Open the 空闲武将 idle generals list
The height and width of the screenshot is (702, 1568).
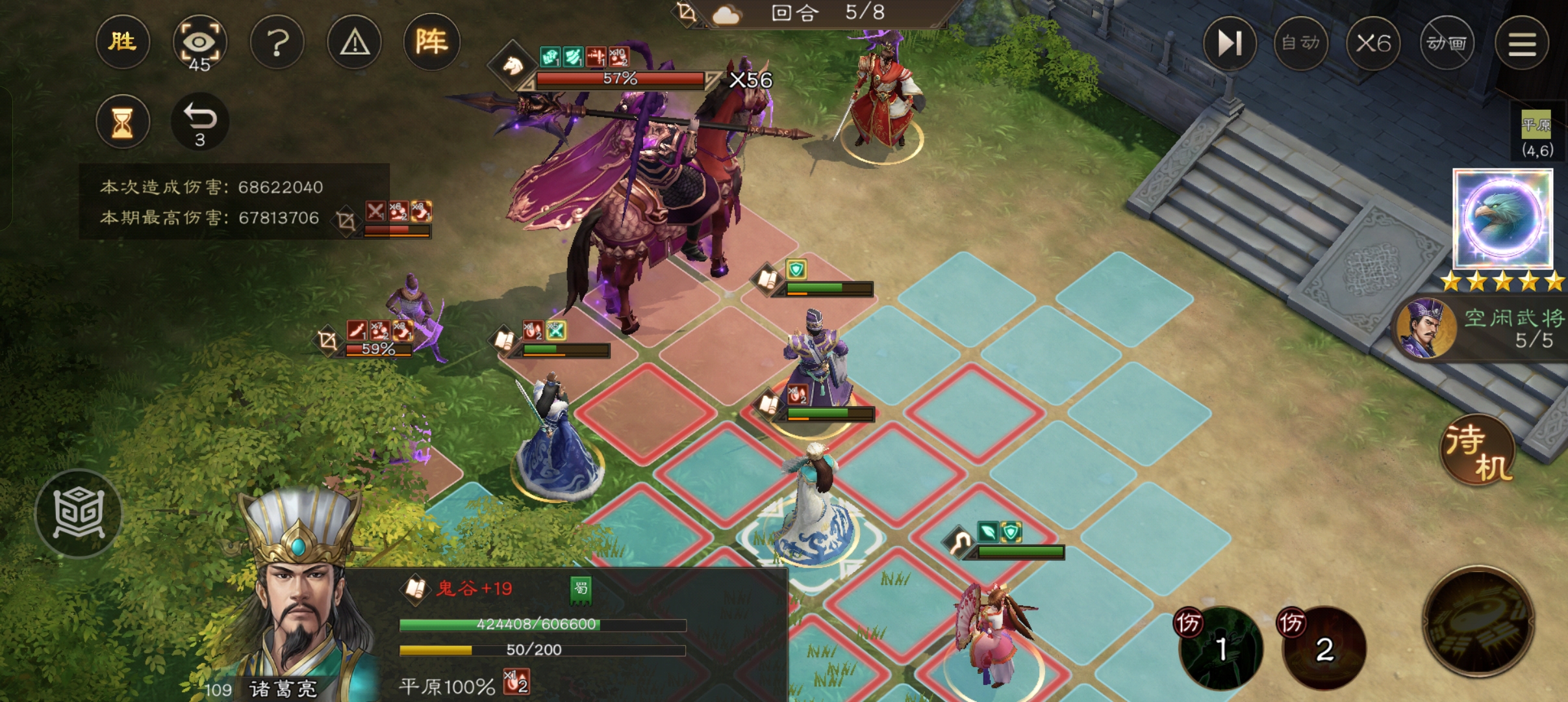tap(1481, 328)
